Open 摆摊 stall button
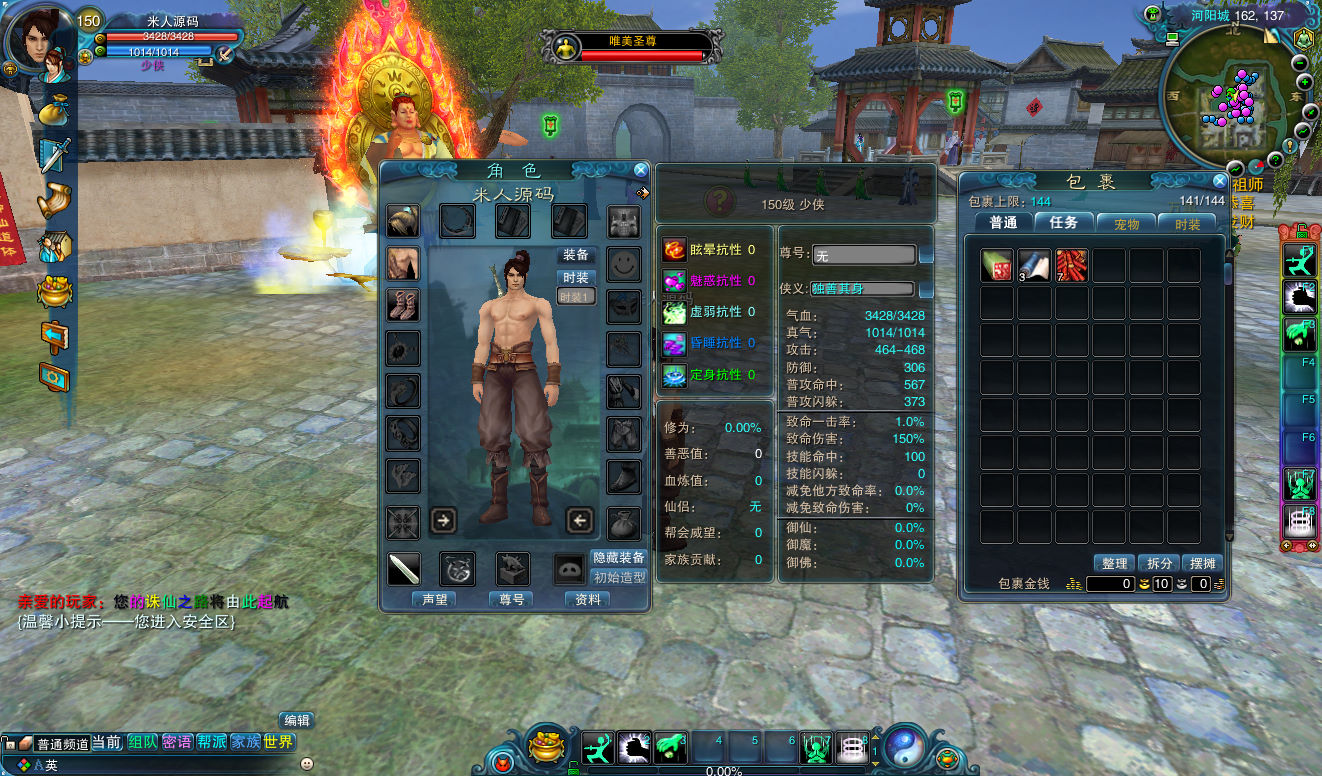This screenshot has height=776, width=1322. [1203, 564]
